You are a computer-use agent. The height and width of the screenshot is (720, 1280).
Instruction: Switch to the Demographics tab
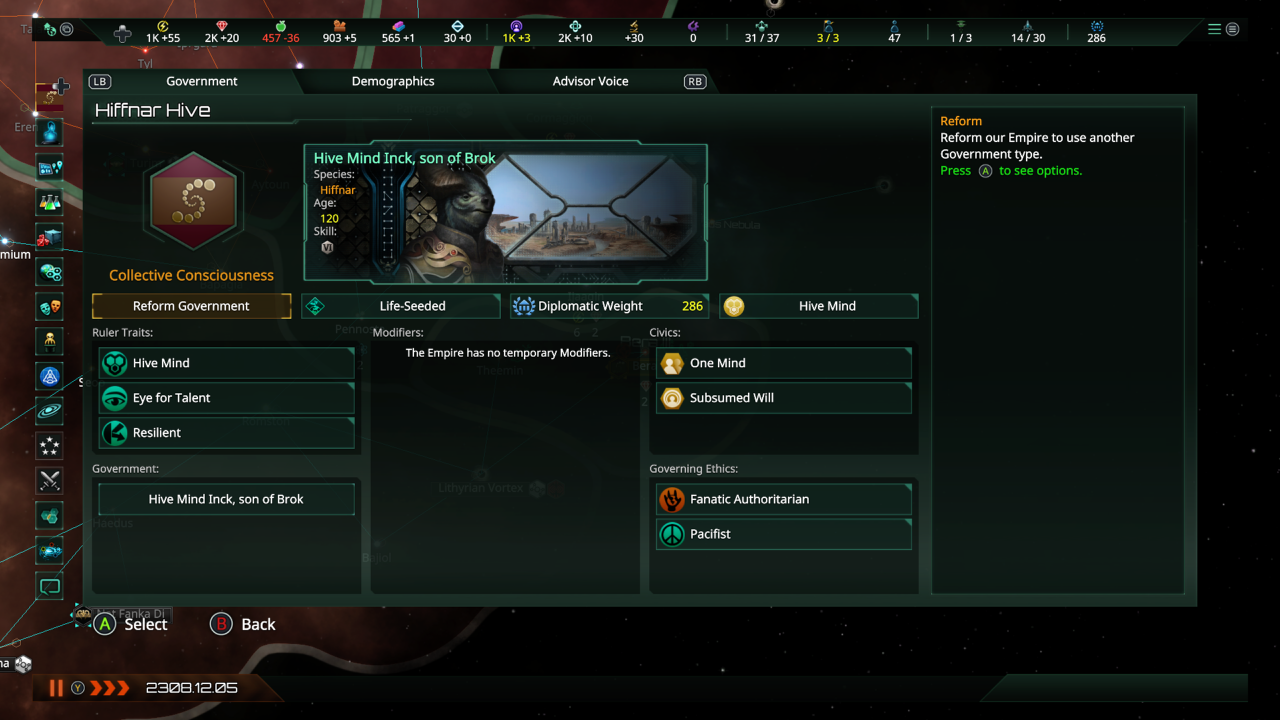pyautogui.click(x=392, y=81)
